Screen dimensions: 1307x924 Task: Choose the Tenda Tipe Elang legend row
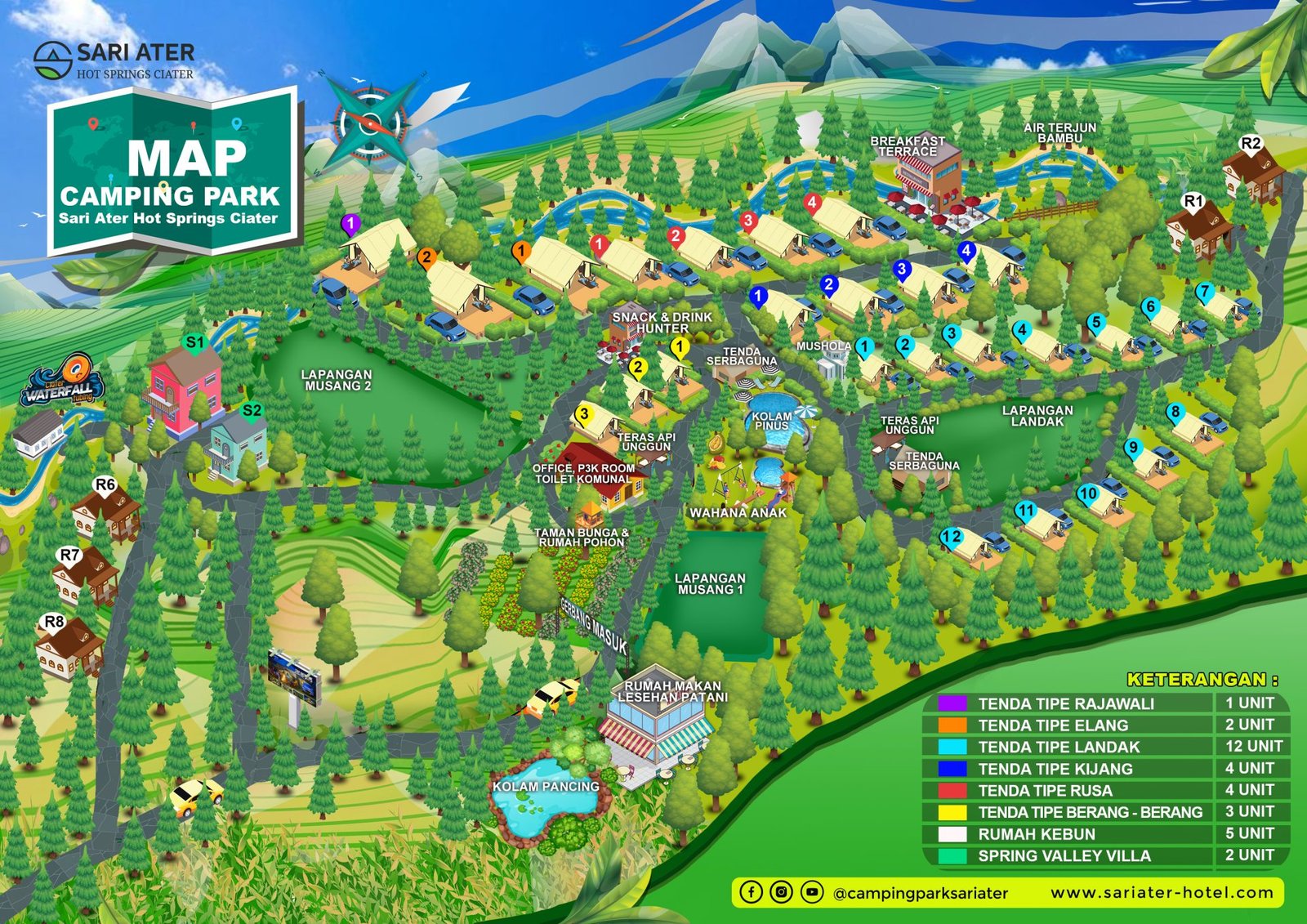(x=1053, y=725)
